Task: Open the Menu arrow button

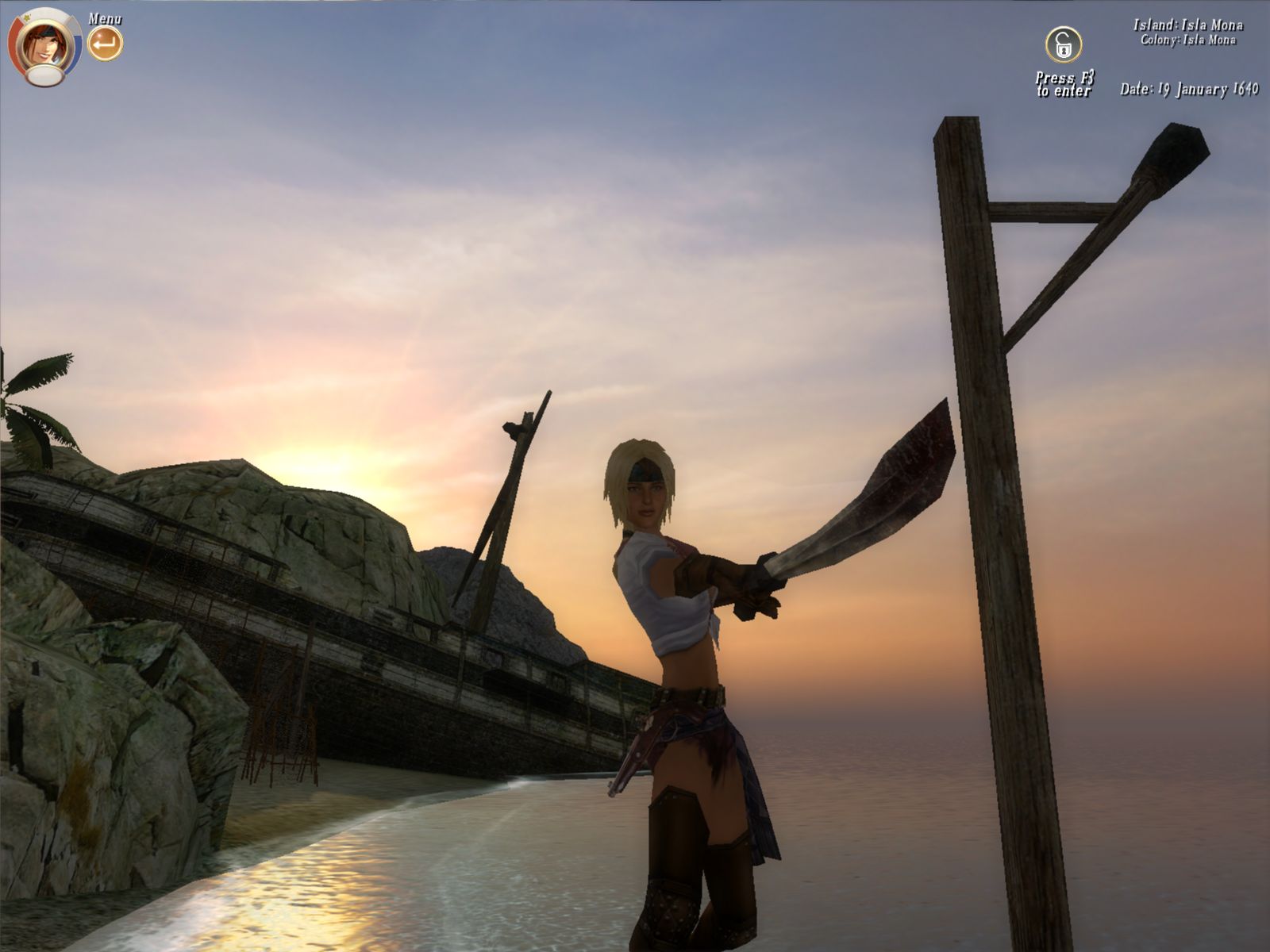Action: pos(105,44)
